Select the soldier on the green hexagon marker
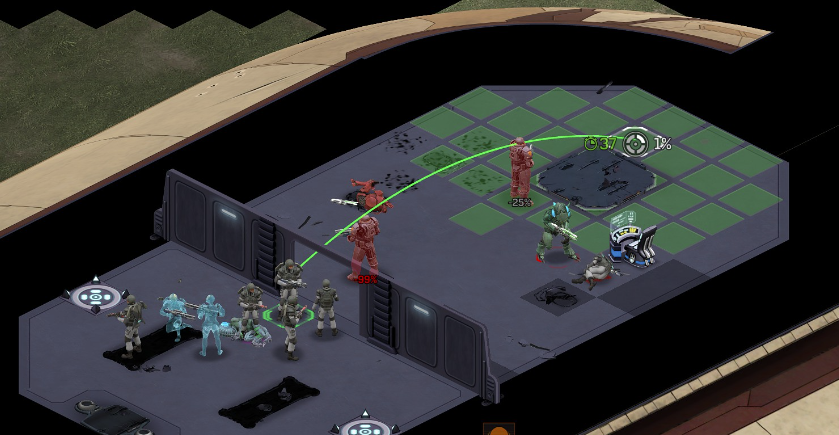This screenshot has height=435, width=839. click(x=289, y=313)
